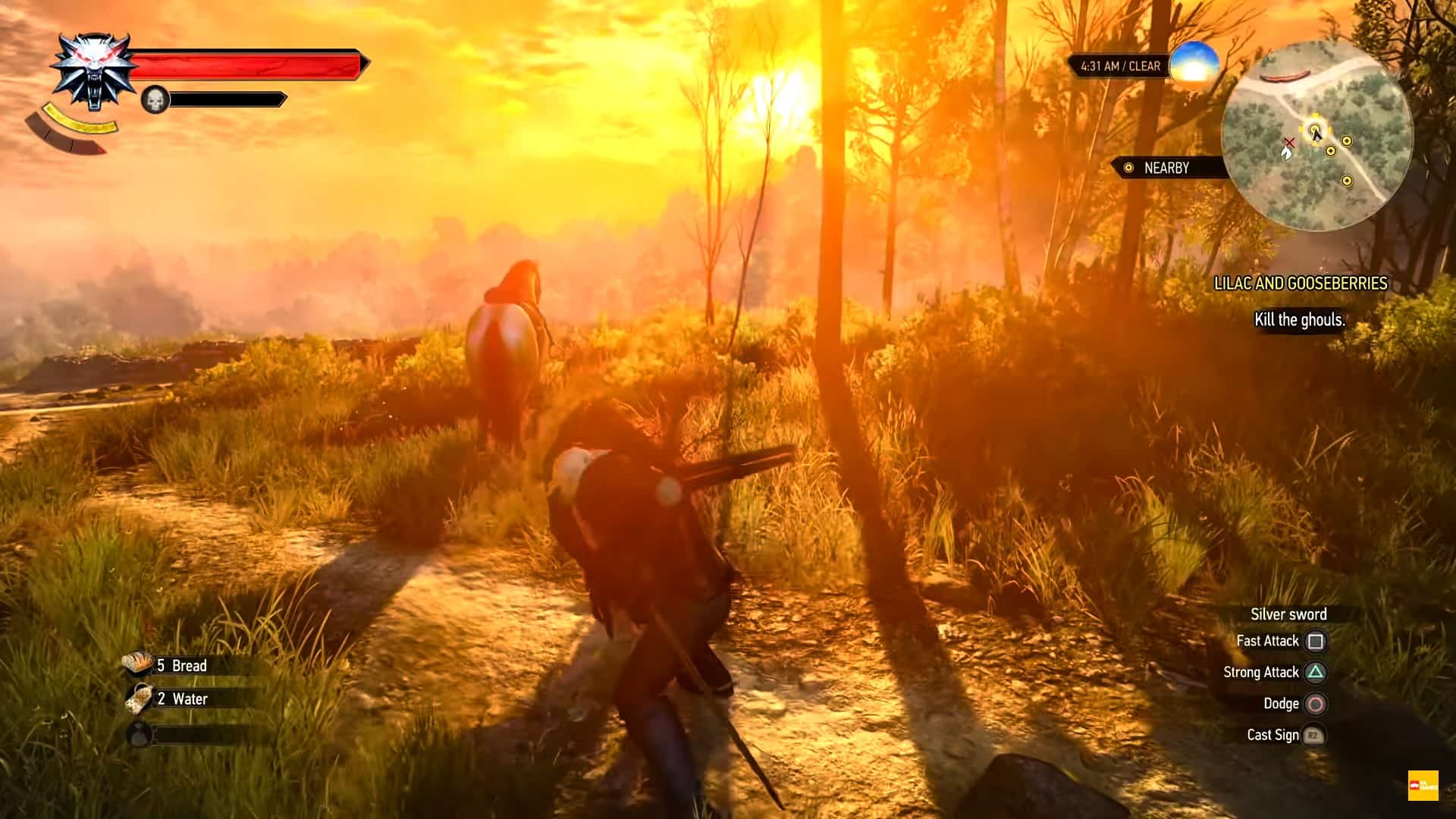Image resolution: width=1456 pixels, height=819 pixels.
Task: Click the skull toxicity icon
Action: 155,99
